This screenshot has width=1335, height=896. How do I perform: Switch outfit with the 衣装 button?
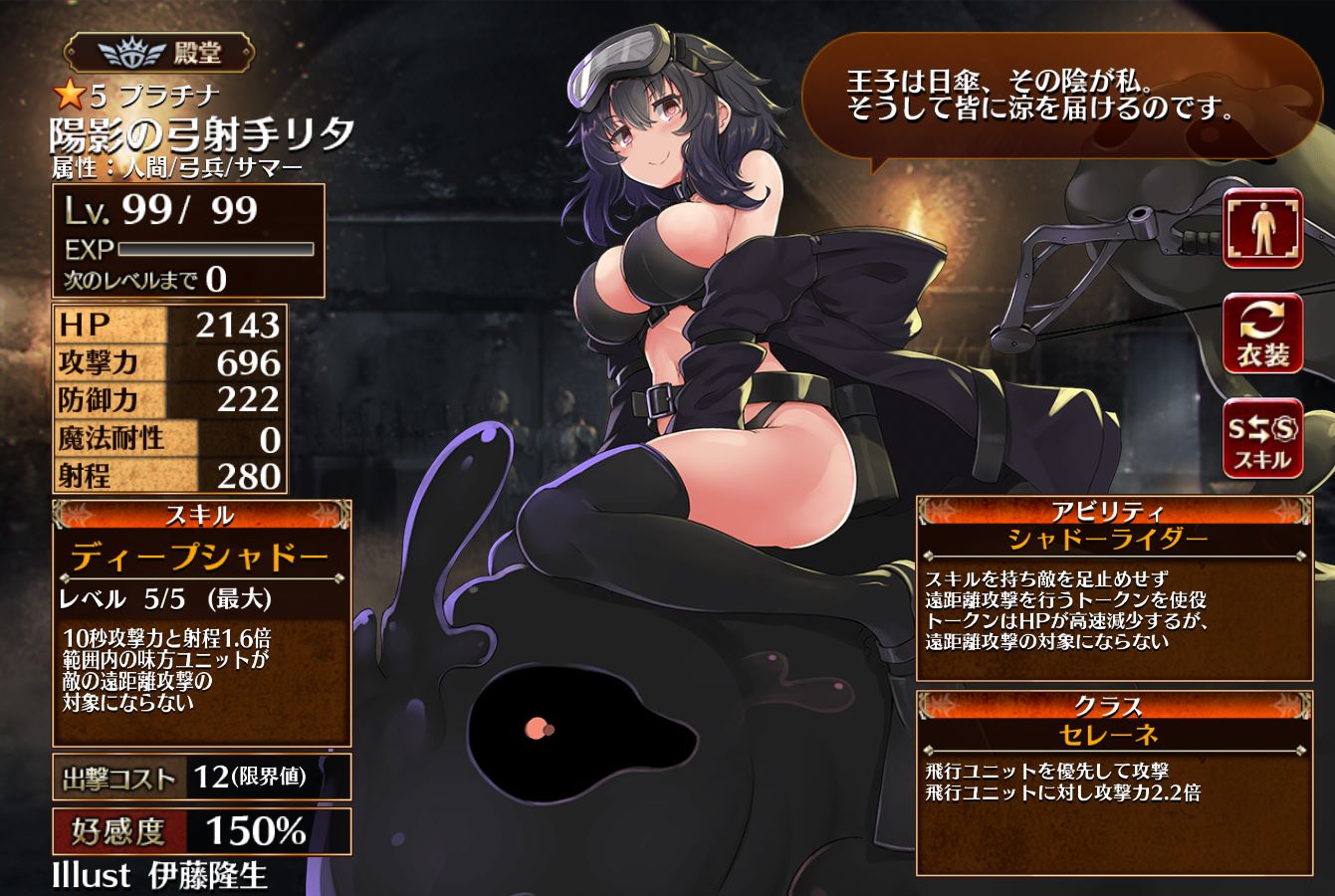pyautogui.click(x=1263, y=335)
